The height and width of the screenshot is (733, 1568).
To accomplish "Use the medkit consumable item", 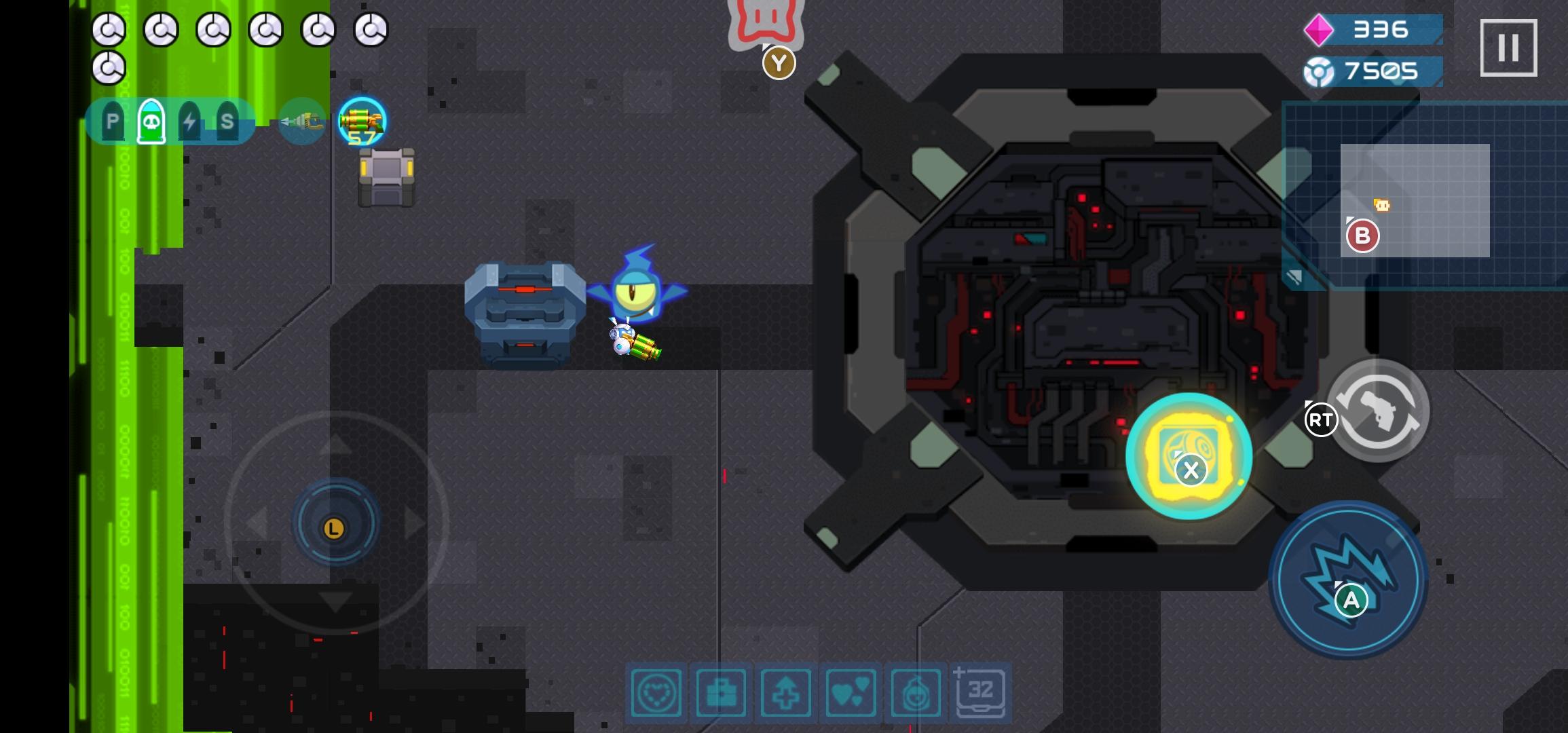I will tap(722, 694).
